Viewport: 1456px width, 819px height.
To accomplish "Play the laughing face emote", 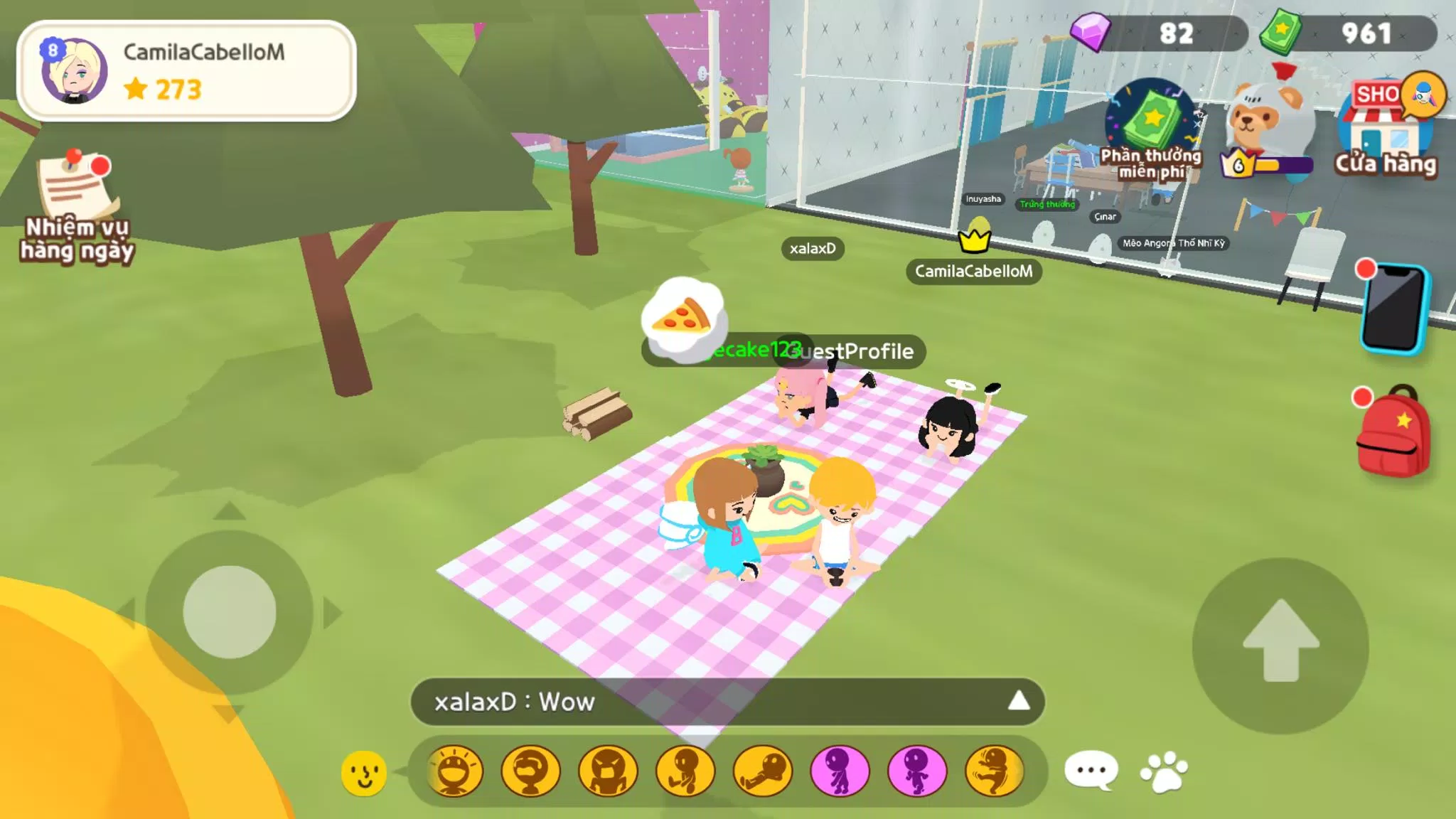I will click(455, 771).
